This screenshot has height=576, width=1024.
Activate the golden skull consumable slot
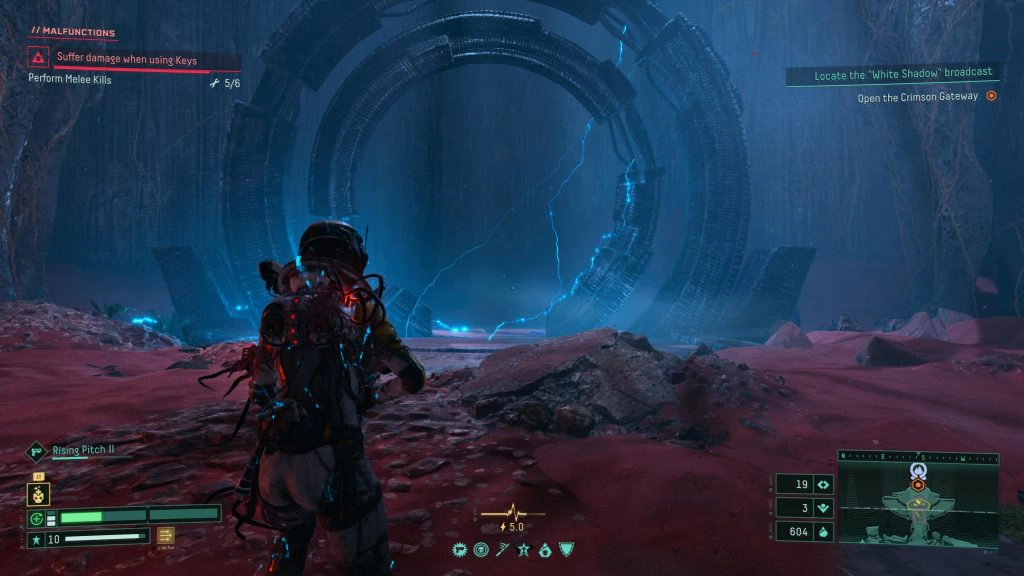39,493
